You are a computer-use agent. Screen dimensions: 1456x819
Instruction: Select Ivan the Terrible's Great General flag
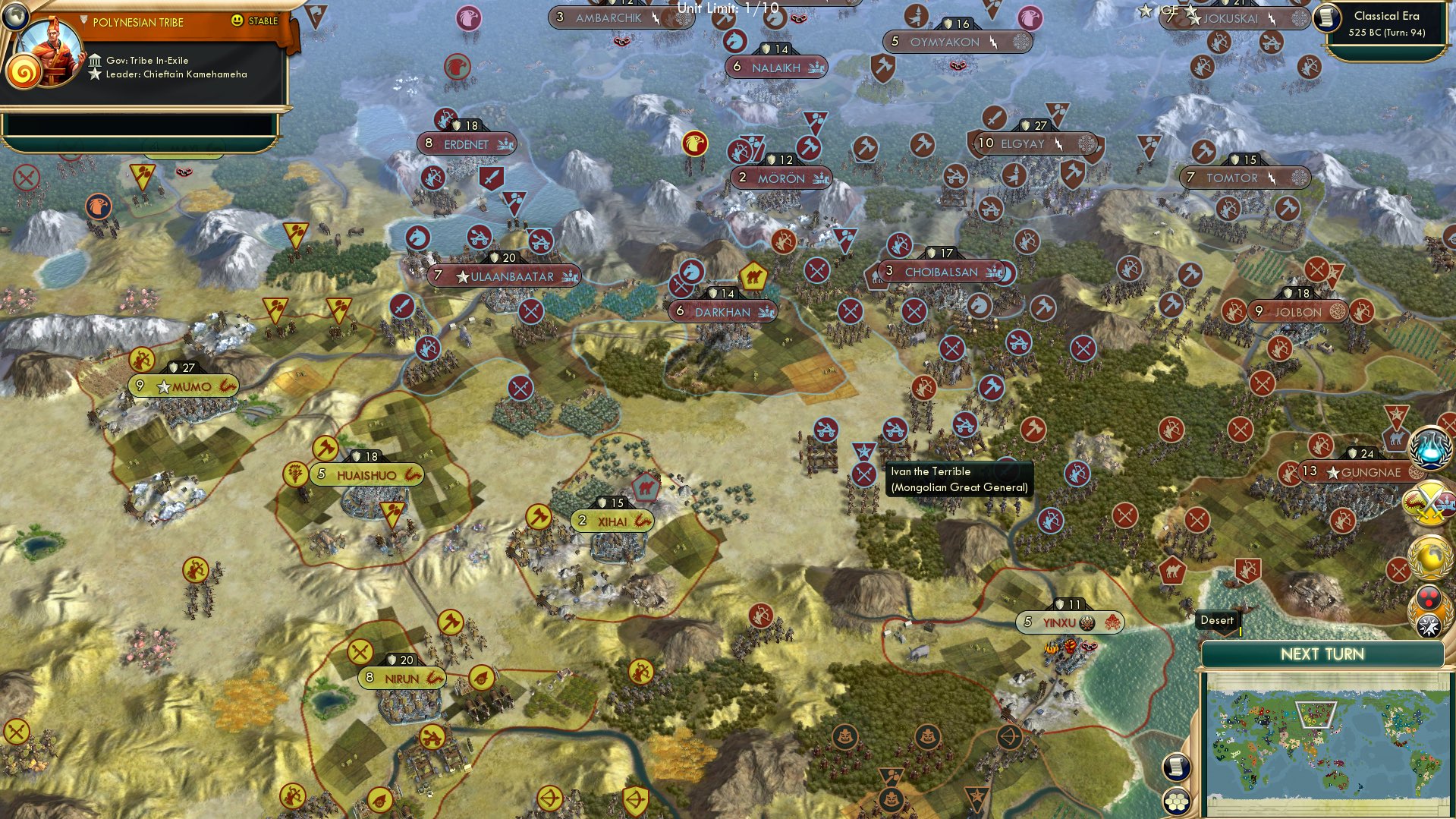863,450
